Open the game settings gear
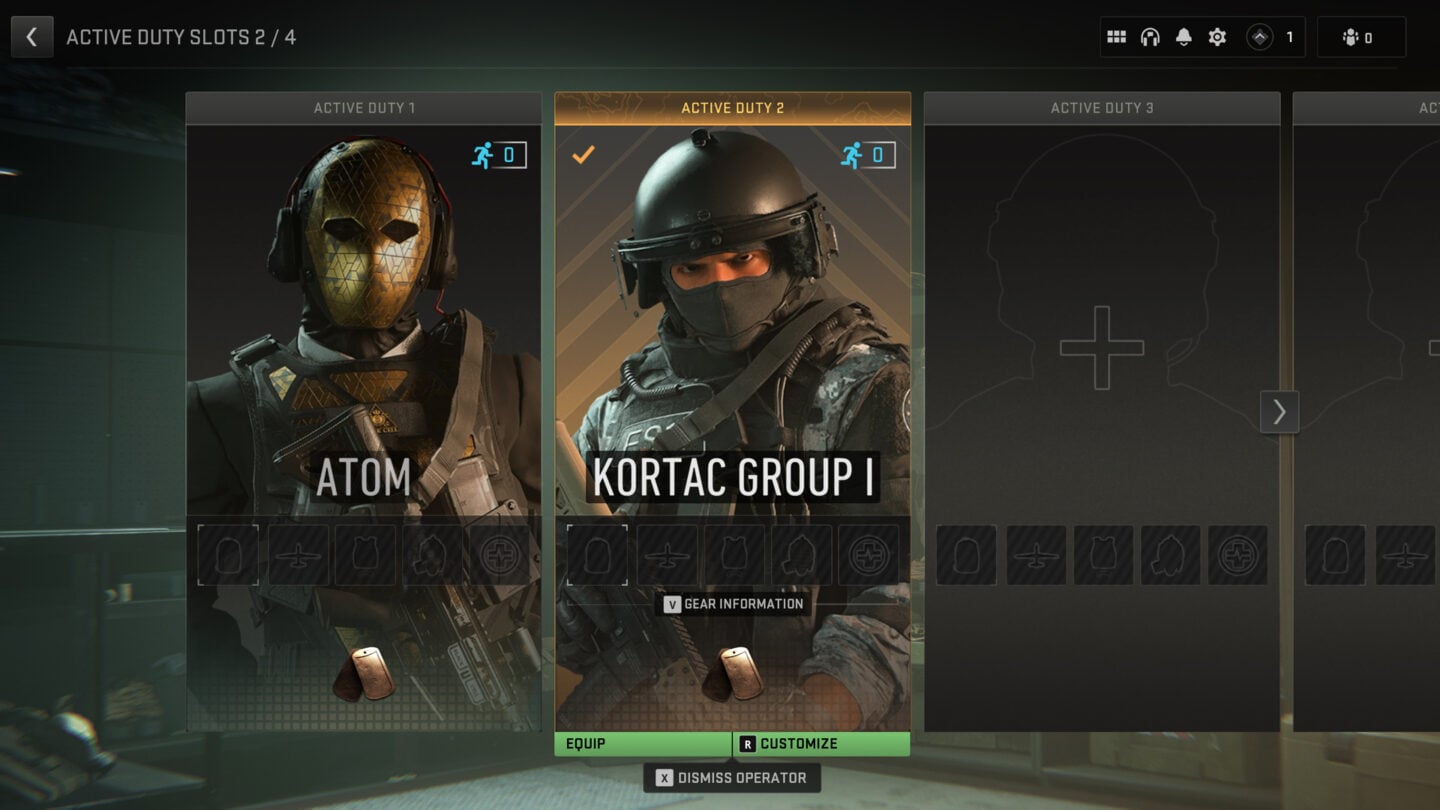1440x810 pixels. [1218, 36]
